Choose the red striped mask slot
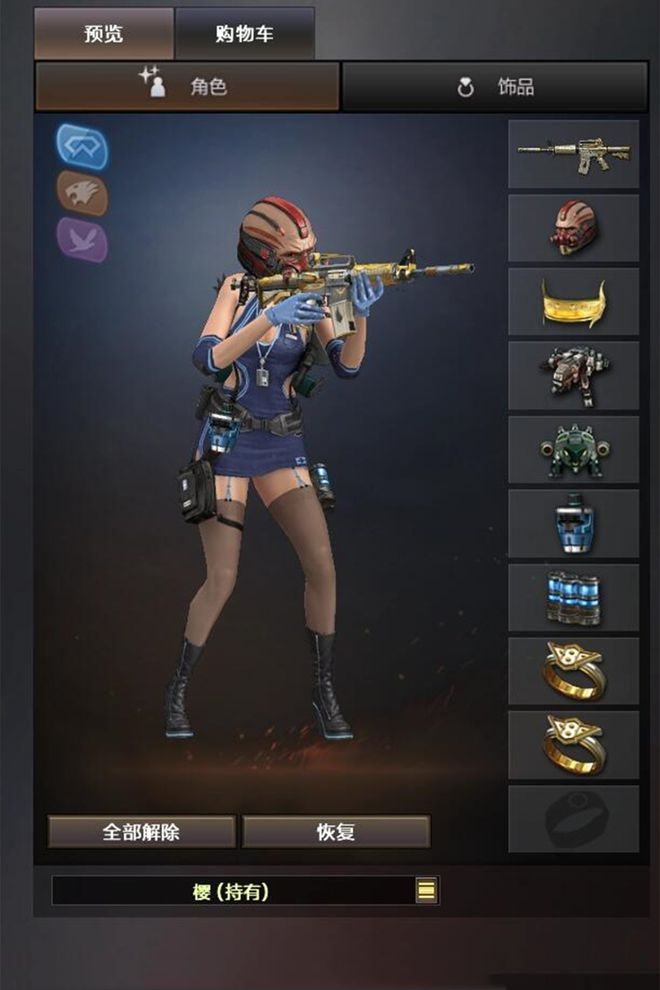Screen dimensions: 660x990 coord(573,228)
